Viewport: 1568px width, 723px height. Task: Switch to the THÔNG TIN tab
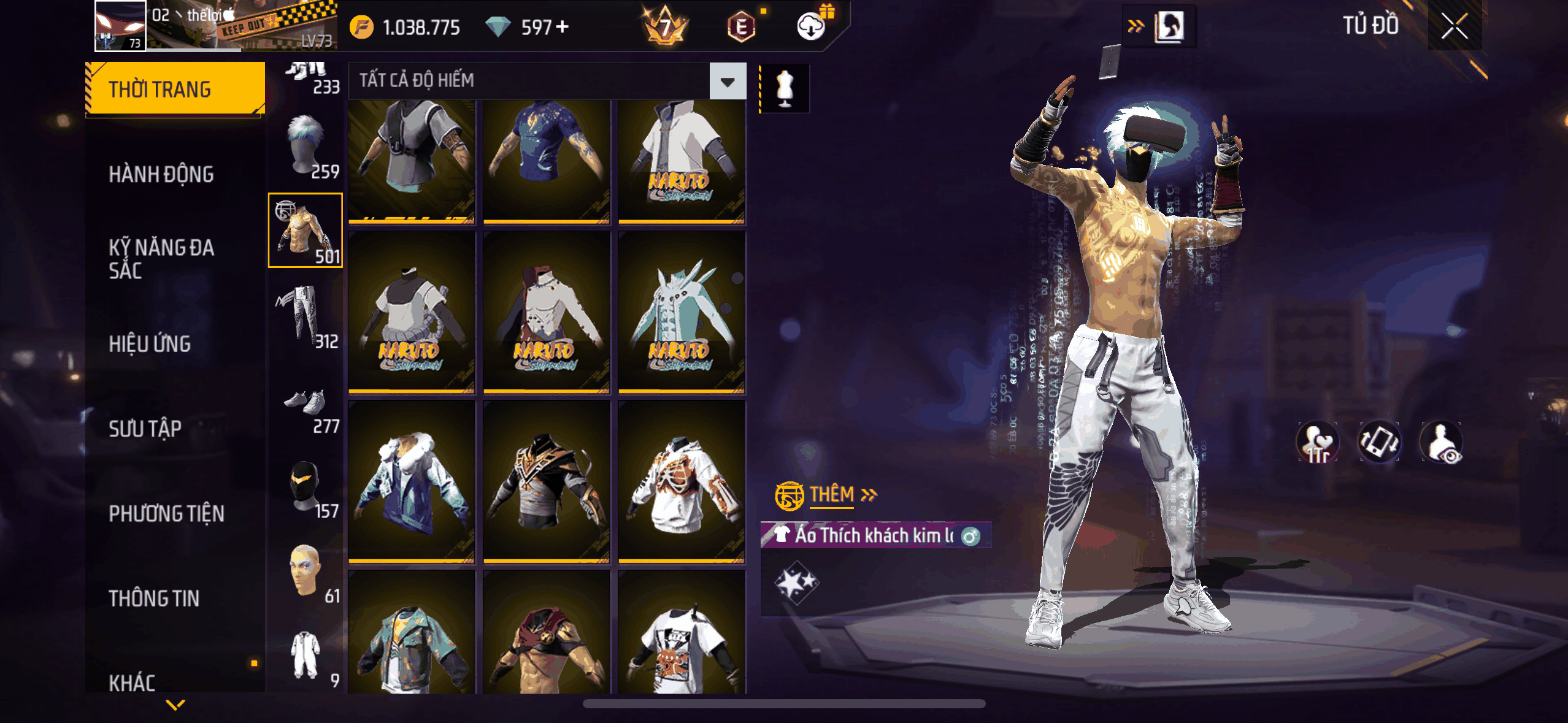click(154, 599)
